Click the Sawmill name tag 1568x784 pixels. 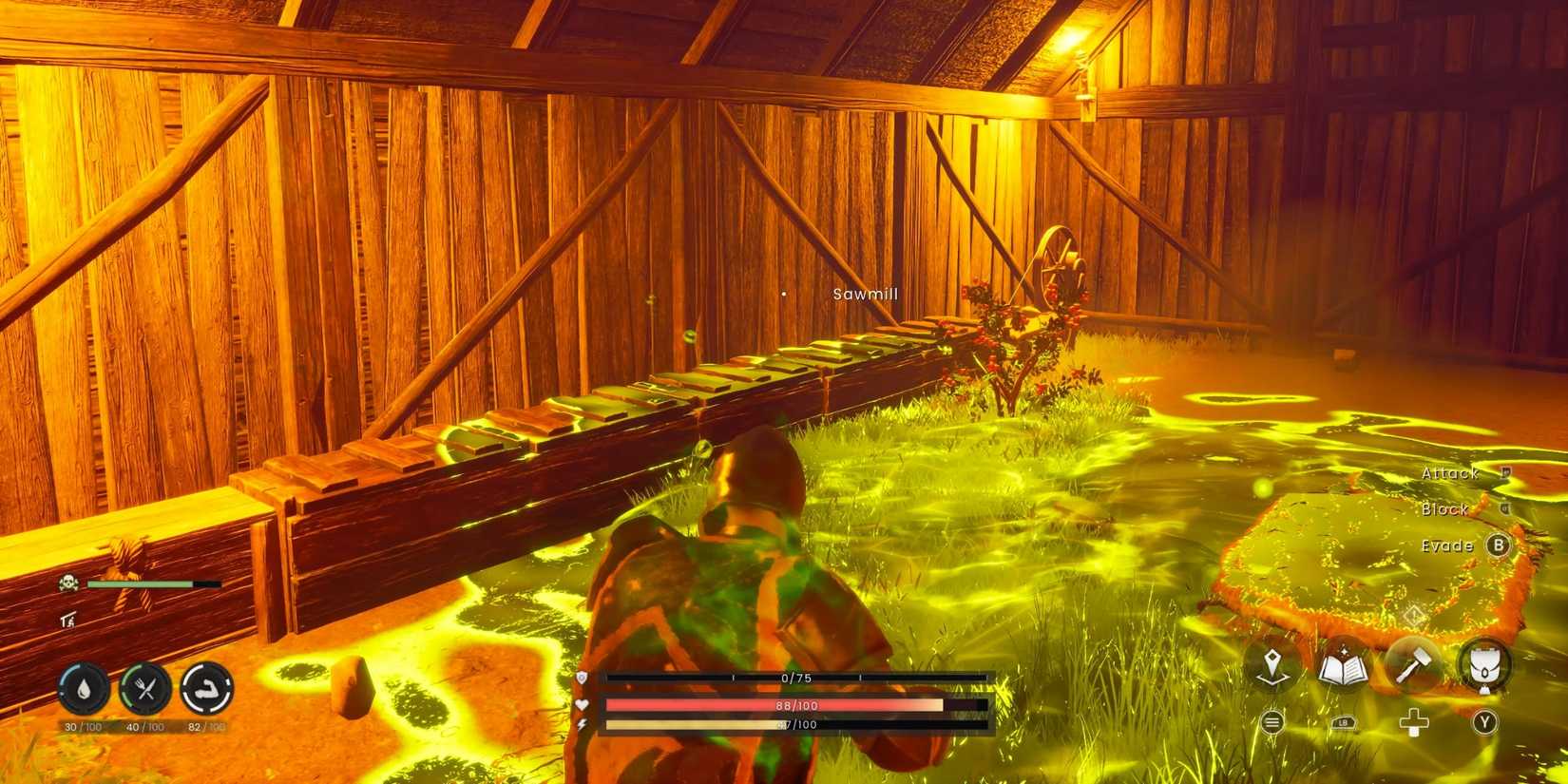(x=864, y=294)
